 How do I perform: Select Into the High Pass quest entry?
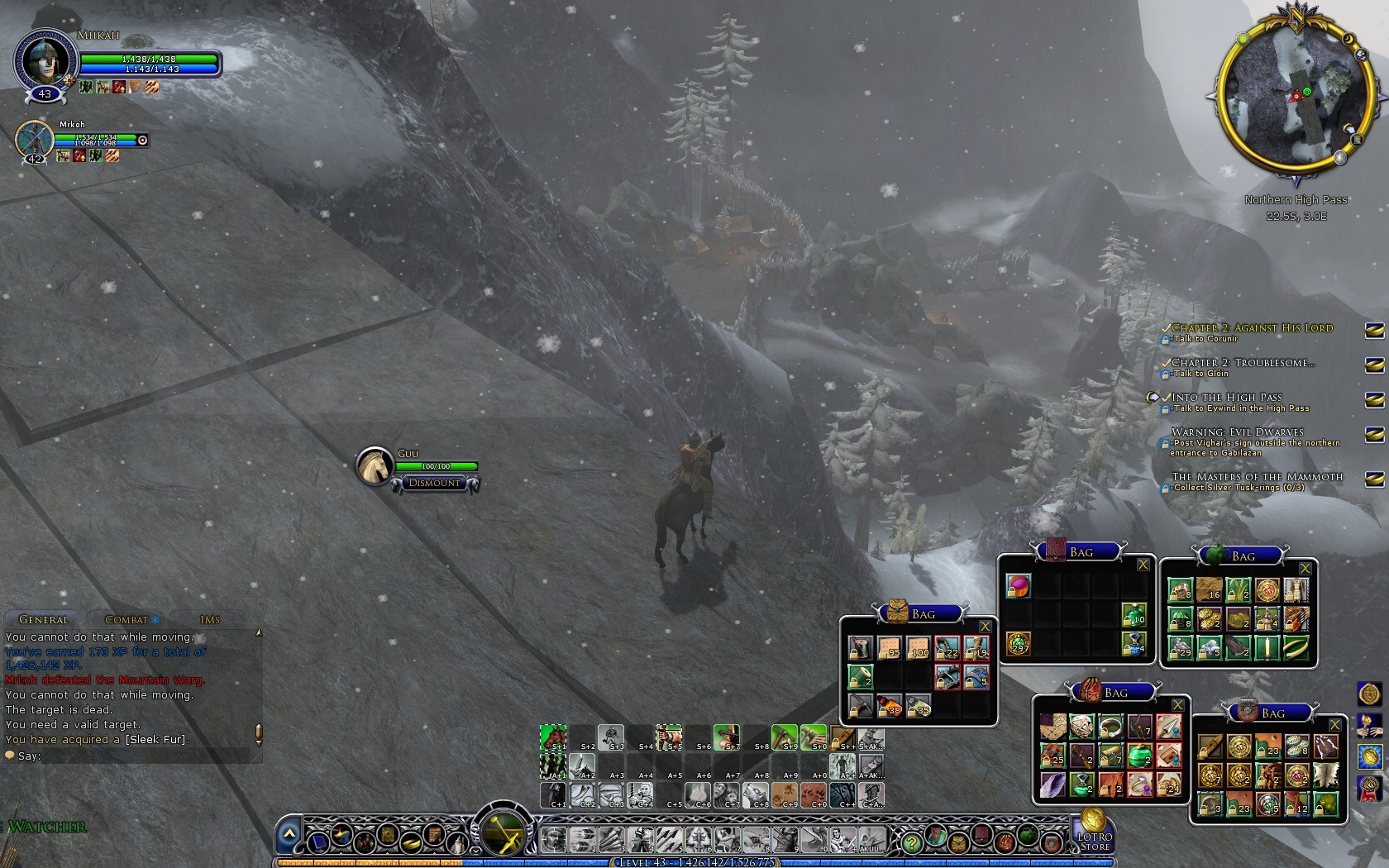pyautogui.click(x=1226, y=397)
